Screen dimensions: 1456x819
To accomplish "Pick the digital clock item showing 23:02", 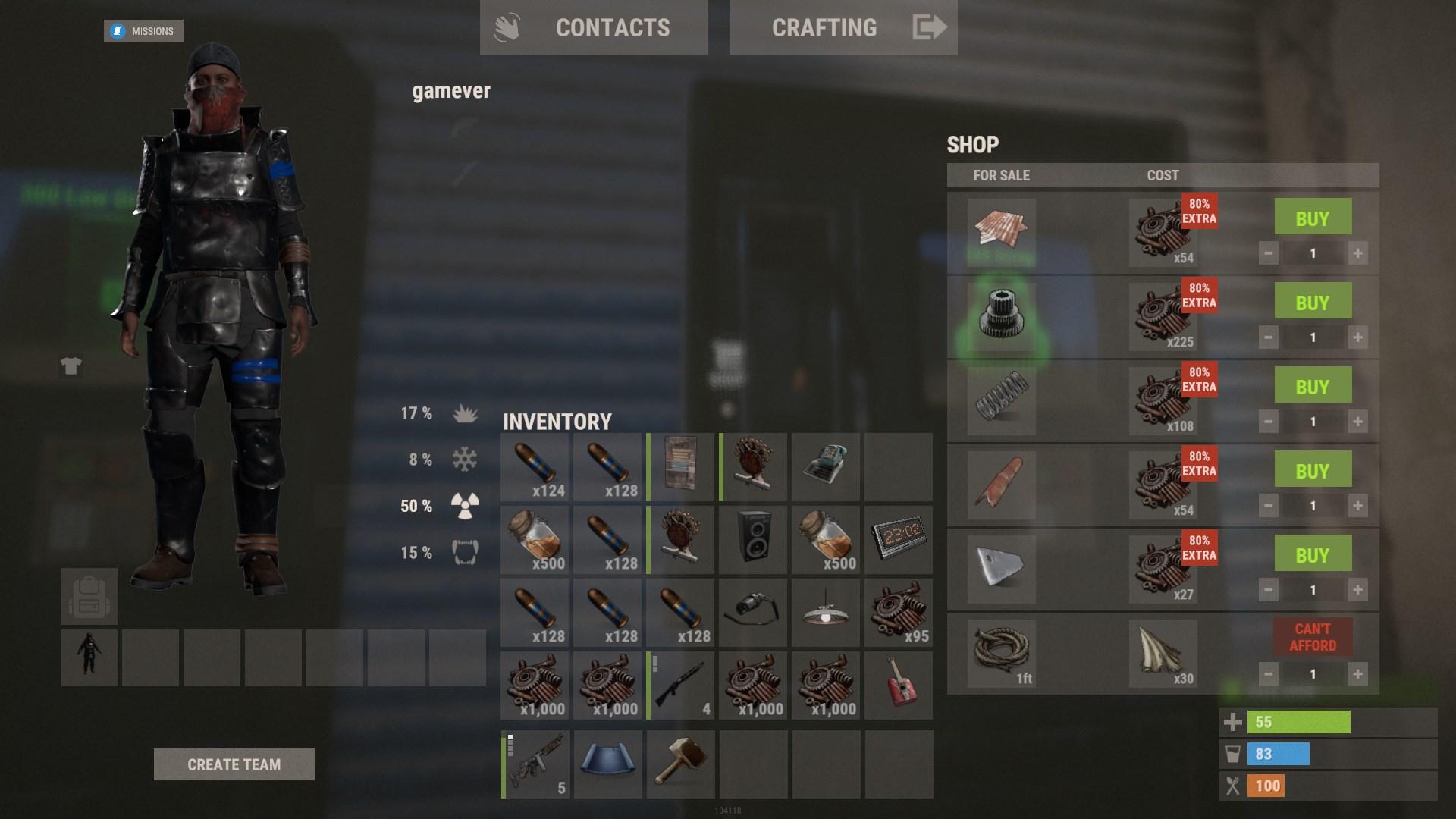I will [x=899, y=540].
